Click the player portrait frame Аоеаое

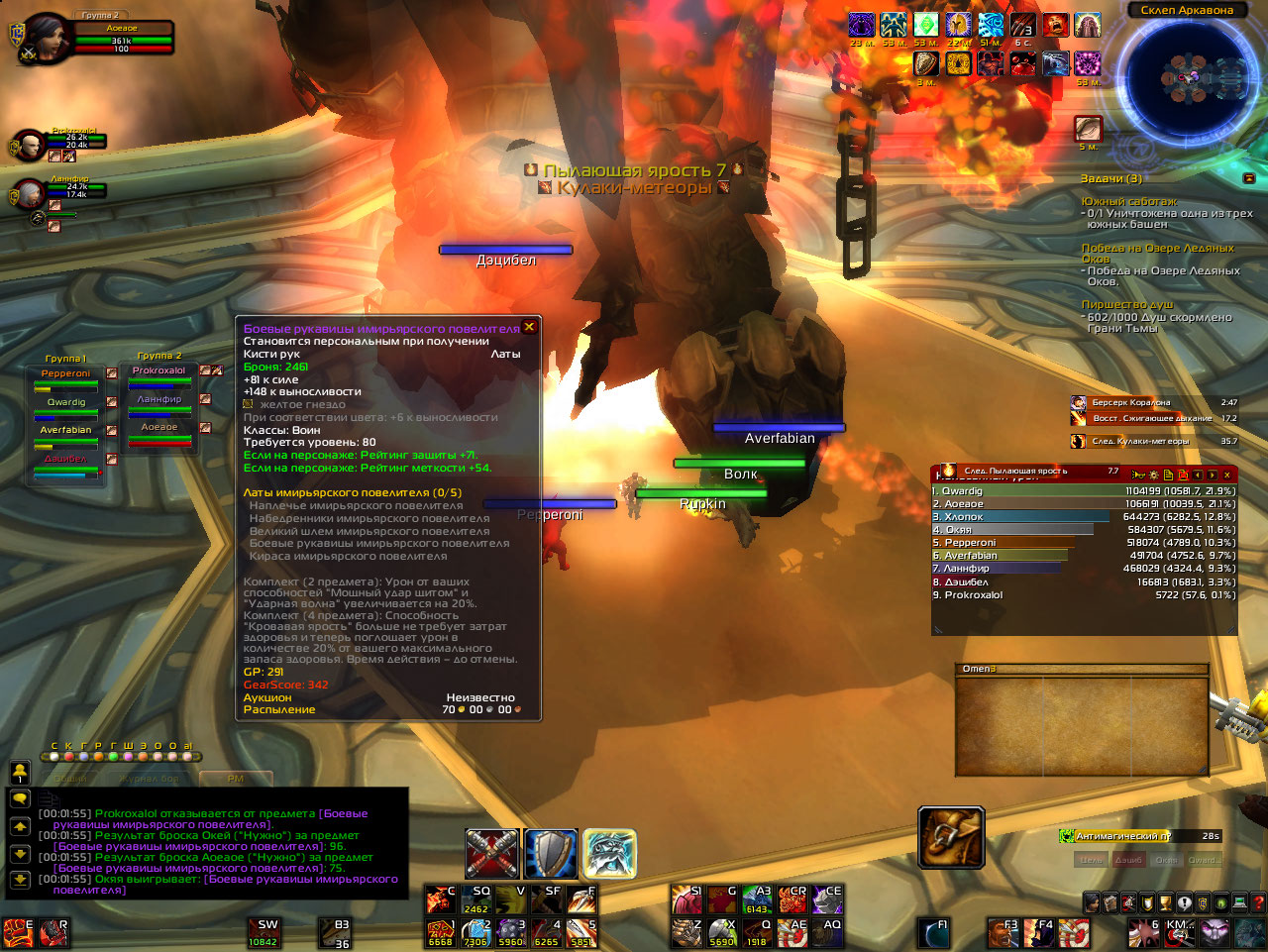coord(48,40)
